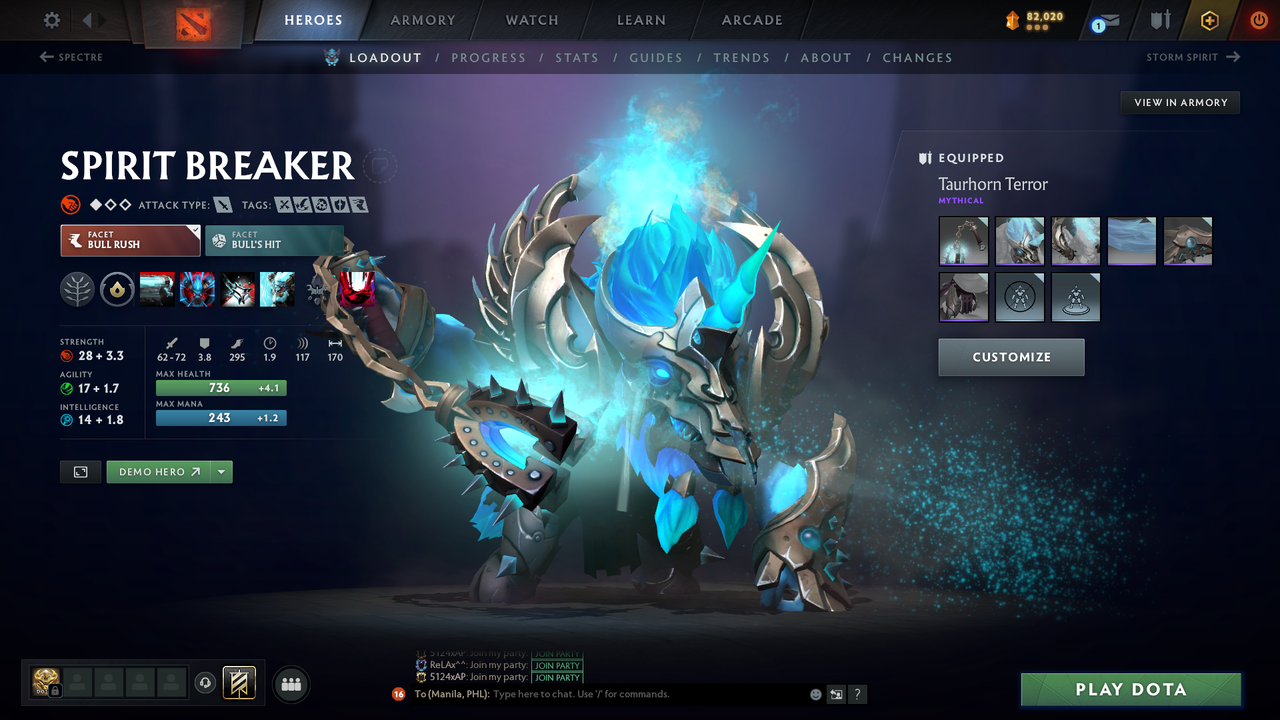Select the Nether Strike ability icon
The width and height of the screenshot is (1280, 720).
pos(277,289)
